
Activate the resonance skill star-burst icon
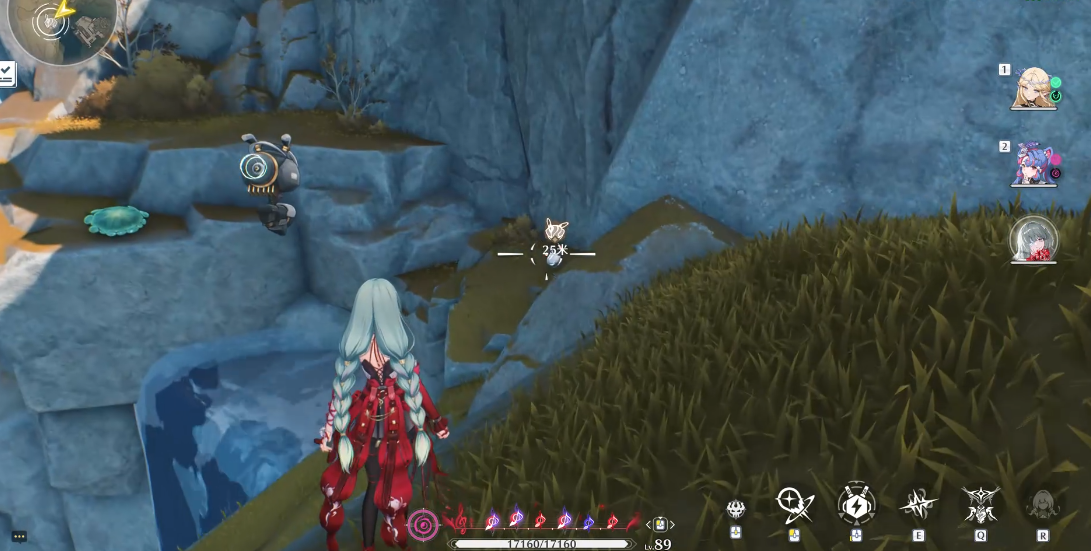[x=918, y=504]
